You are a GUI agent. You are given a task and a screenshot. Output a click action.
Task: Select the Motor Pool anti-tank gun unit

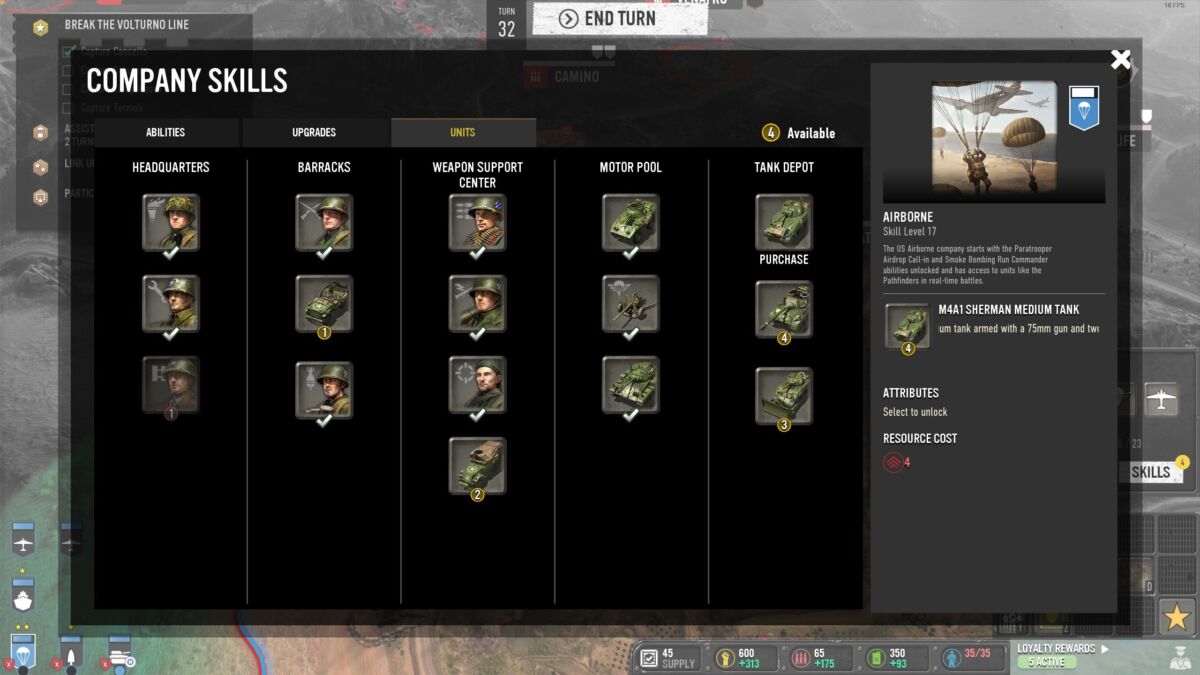(x=630, y=303)
